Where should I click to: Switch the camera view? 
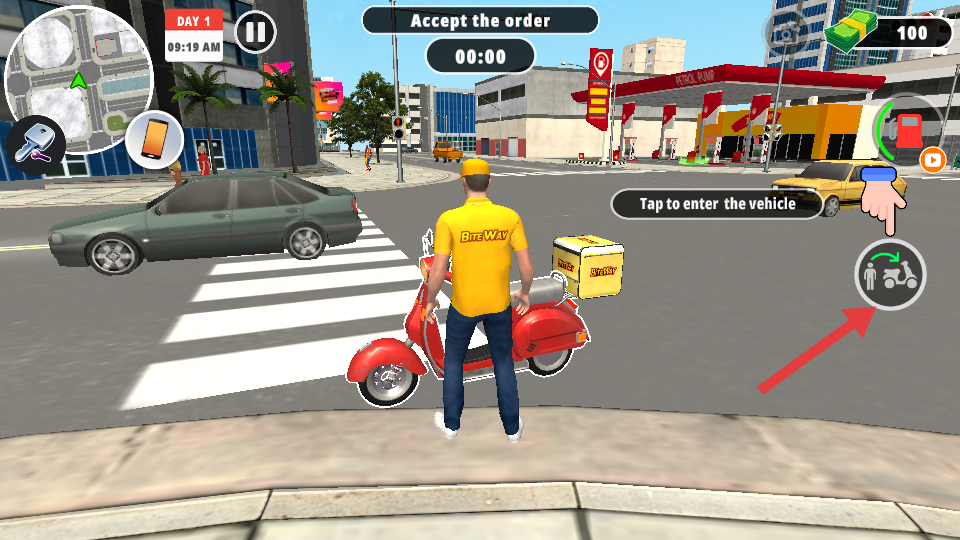(789, 32)
